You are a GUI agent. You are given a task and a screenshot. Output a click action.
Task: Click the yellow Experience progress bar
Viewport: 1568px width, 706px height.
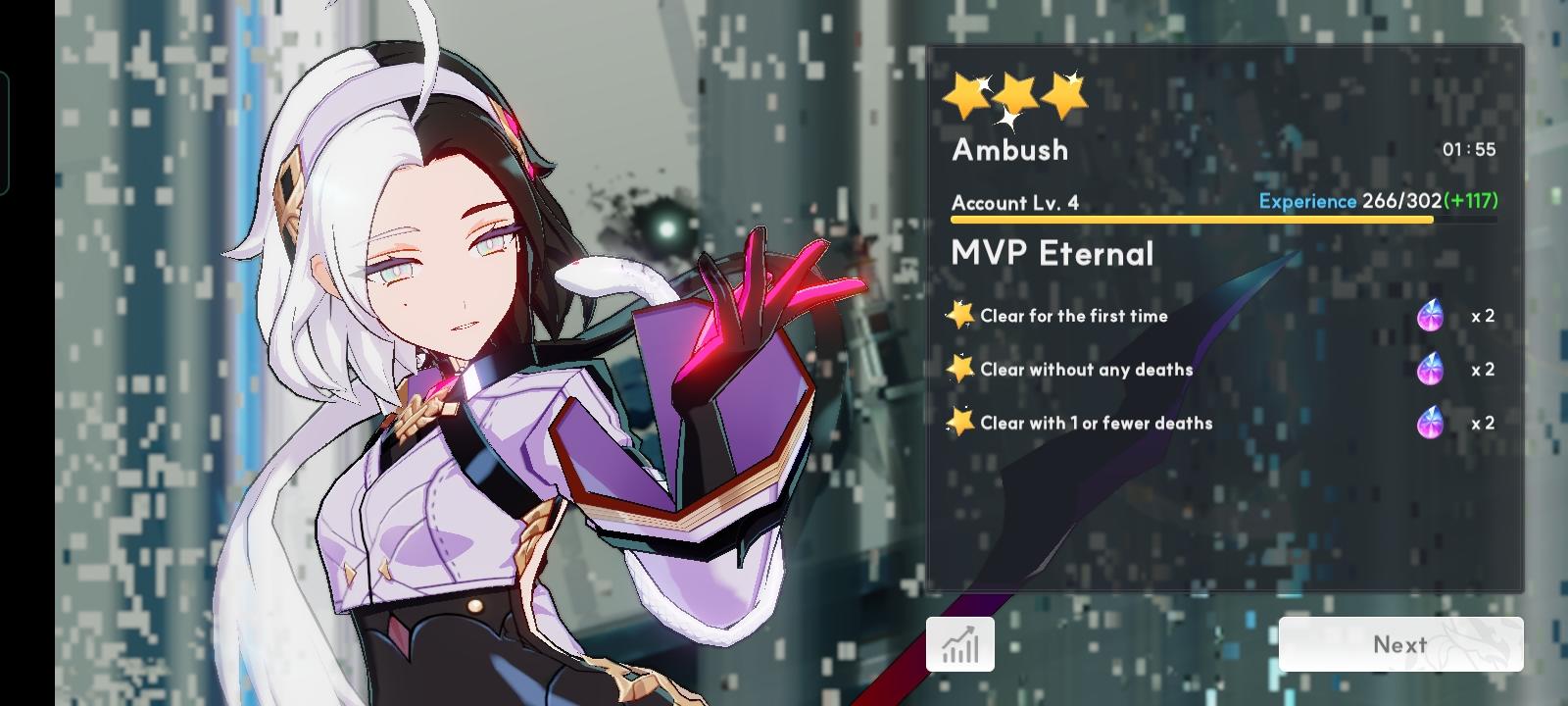(x=1191, y=218)
